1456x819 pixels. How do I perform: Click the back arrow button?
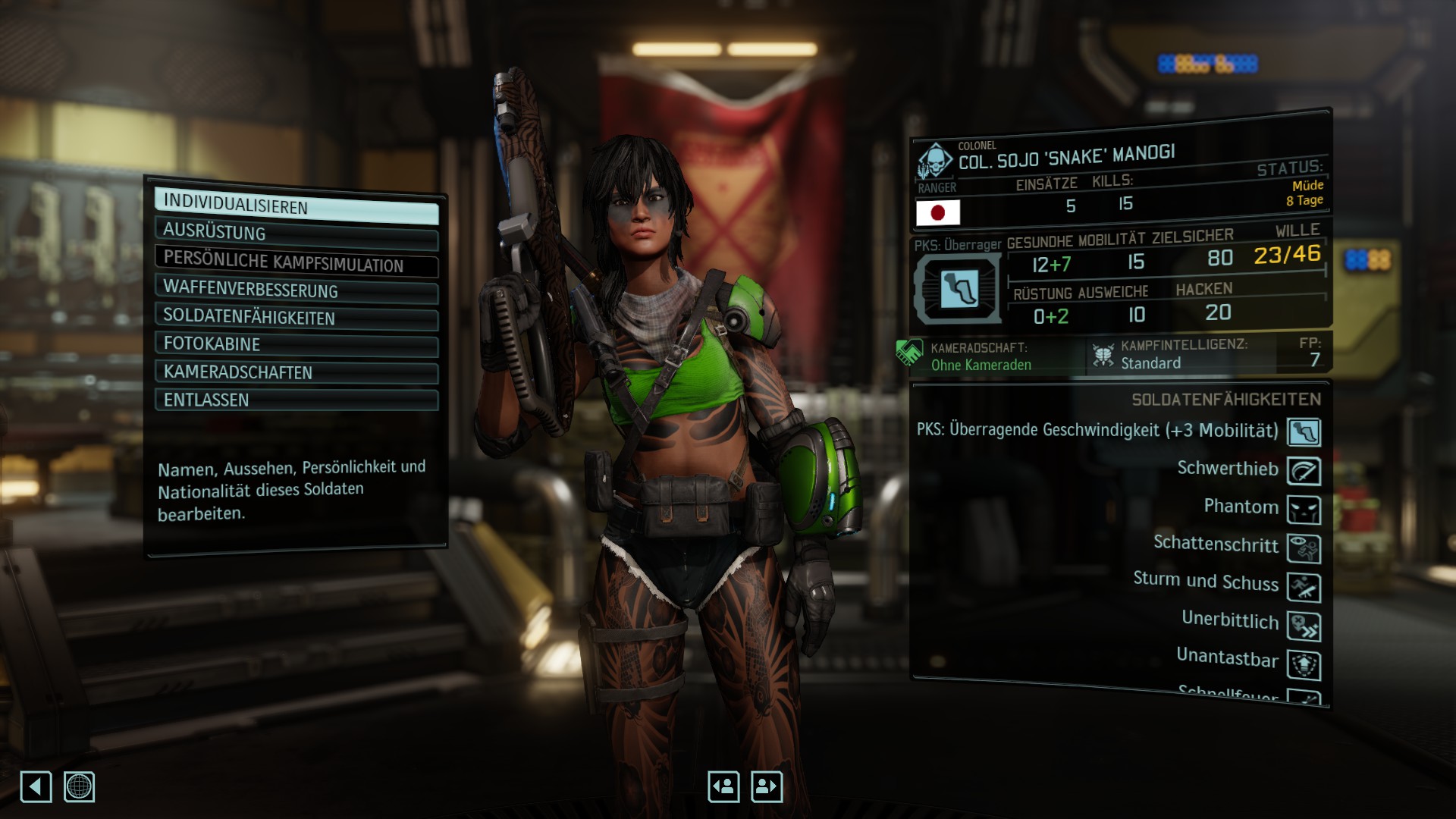click(36, 786)
